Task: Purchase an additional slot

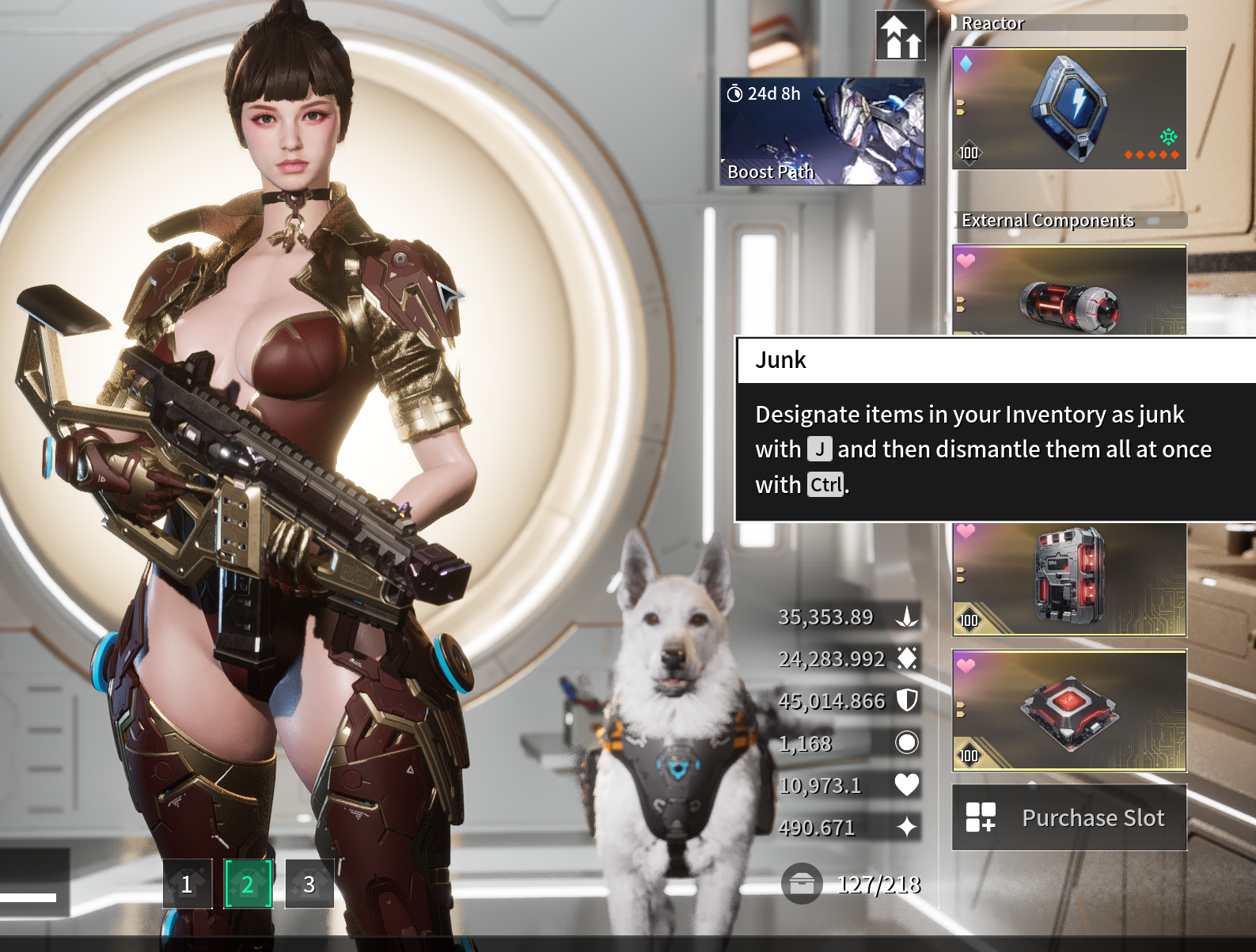Action: pos(1068,817)
